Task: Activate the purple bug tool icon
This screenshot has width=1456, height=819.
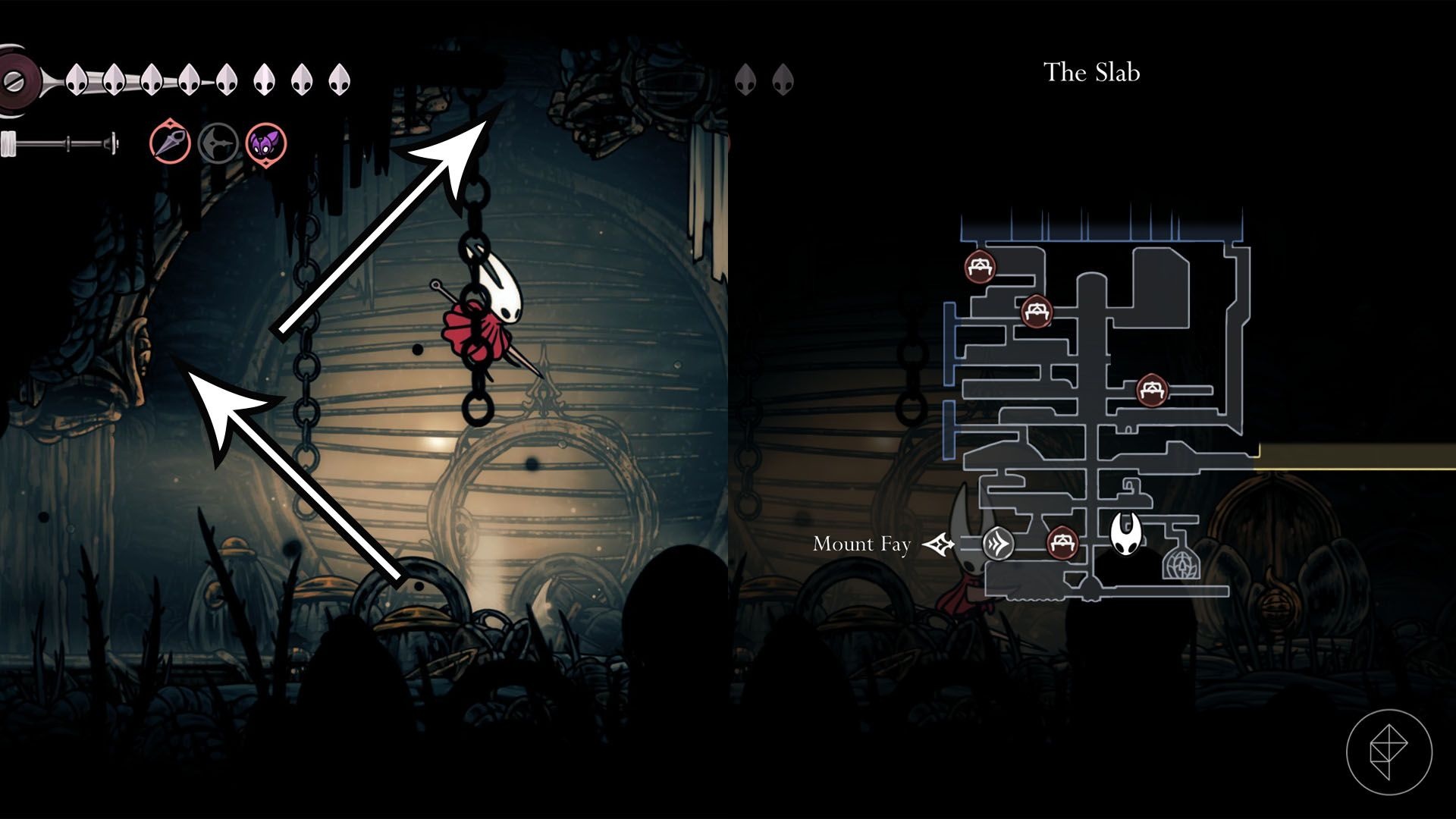Action: click(265, 143)
